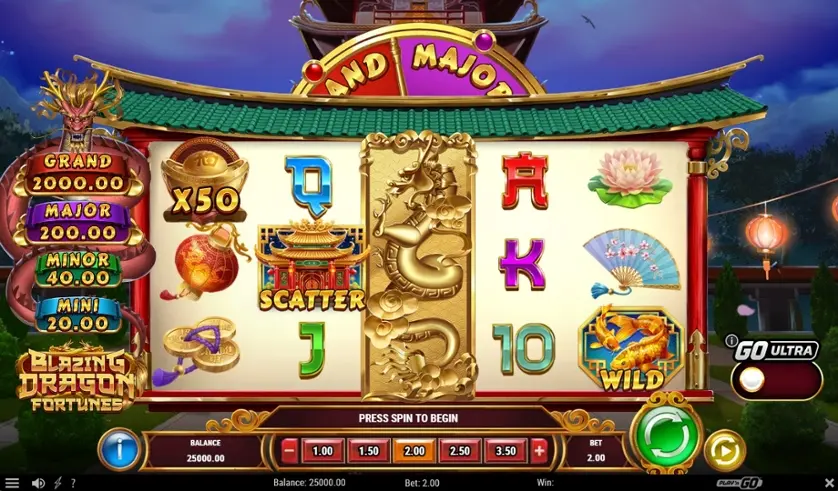Decrease the bet with the minus button
This screenshot has width=838, height=491.
pyautogui.click(x=290, y=450)
